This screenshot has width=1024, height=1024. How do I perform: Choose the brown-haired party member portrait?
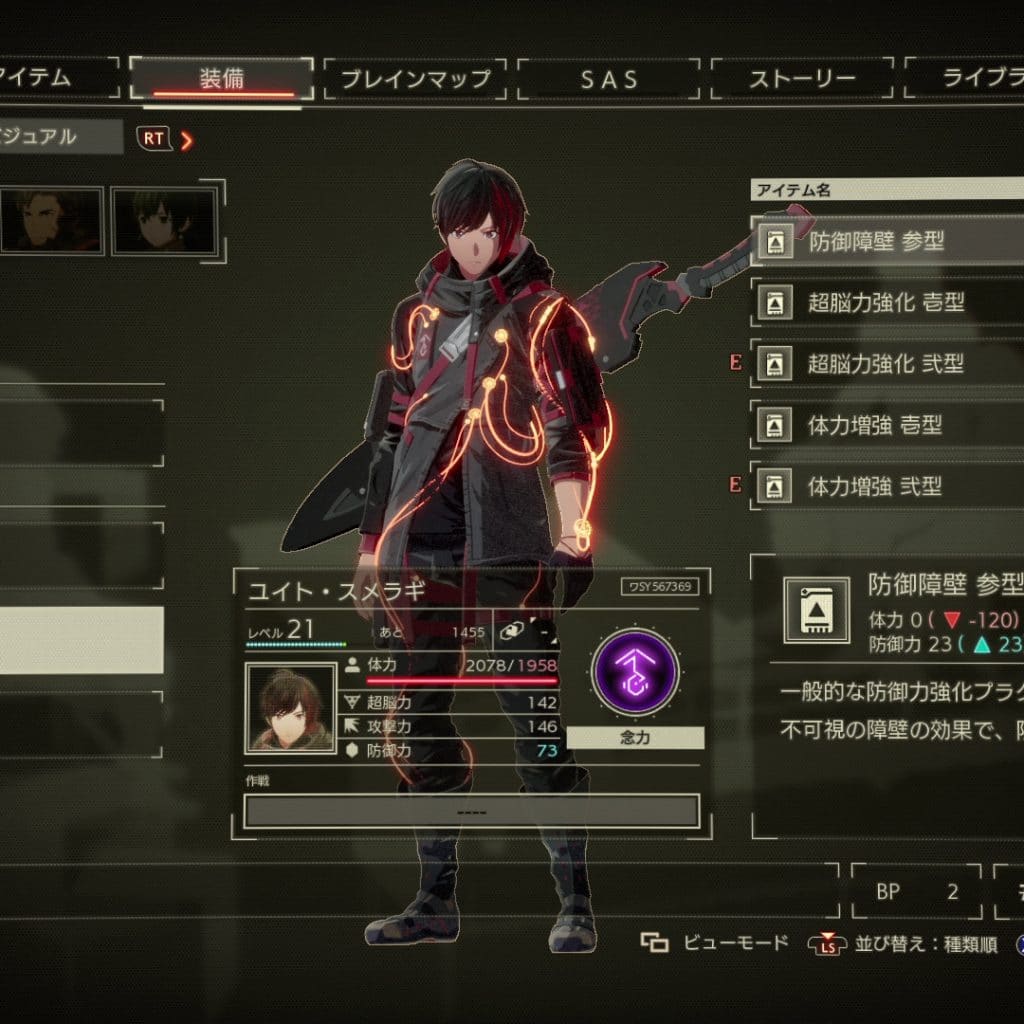click(x=50, y=221)
